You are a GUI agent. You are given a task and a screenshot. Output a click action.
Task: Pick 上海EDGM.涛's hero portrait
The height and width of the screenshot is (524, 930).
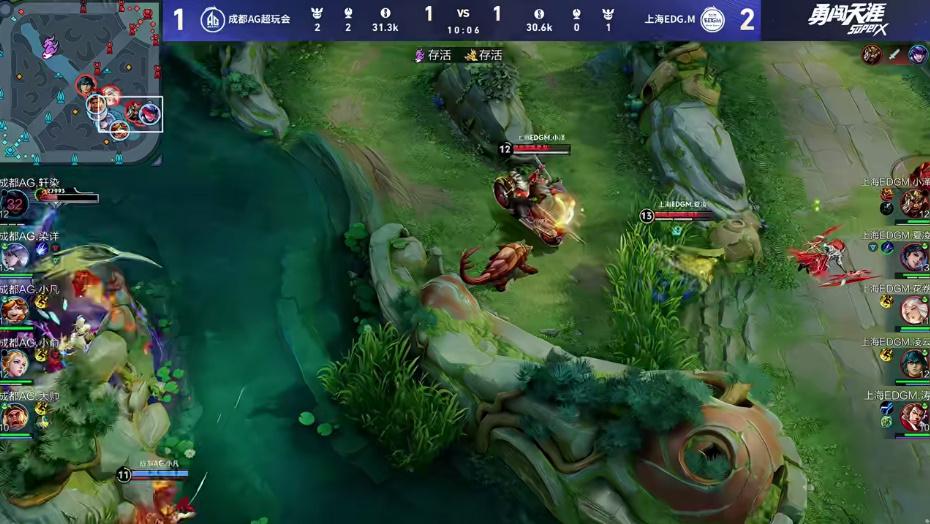point(914,416)
